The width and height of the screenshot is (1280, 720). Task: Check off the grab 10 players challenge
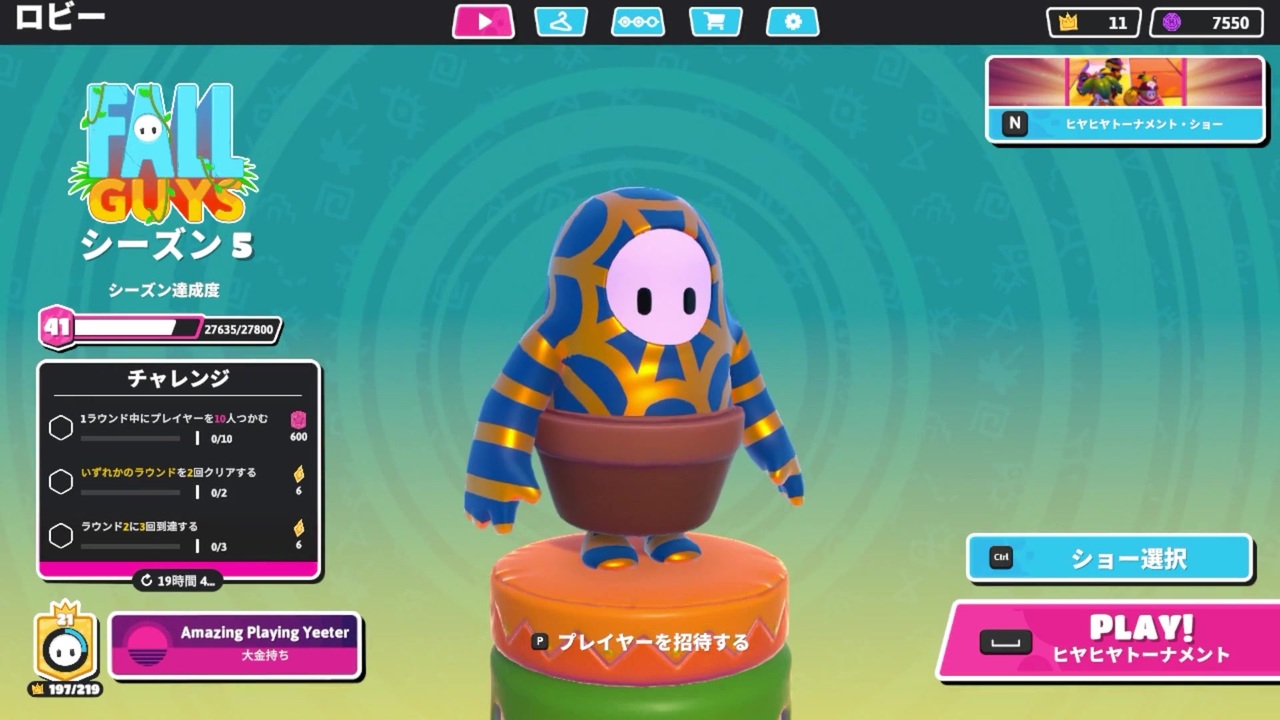click(60, 427)
